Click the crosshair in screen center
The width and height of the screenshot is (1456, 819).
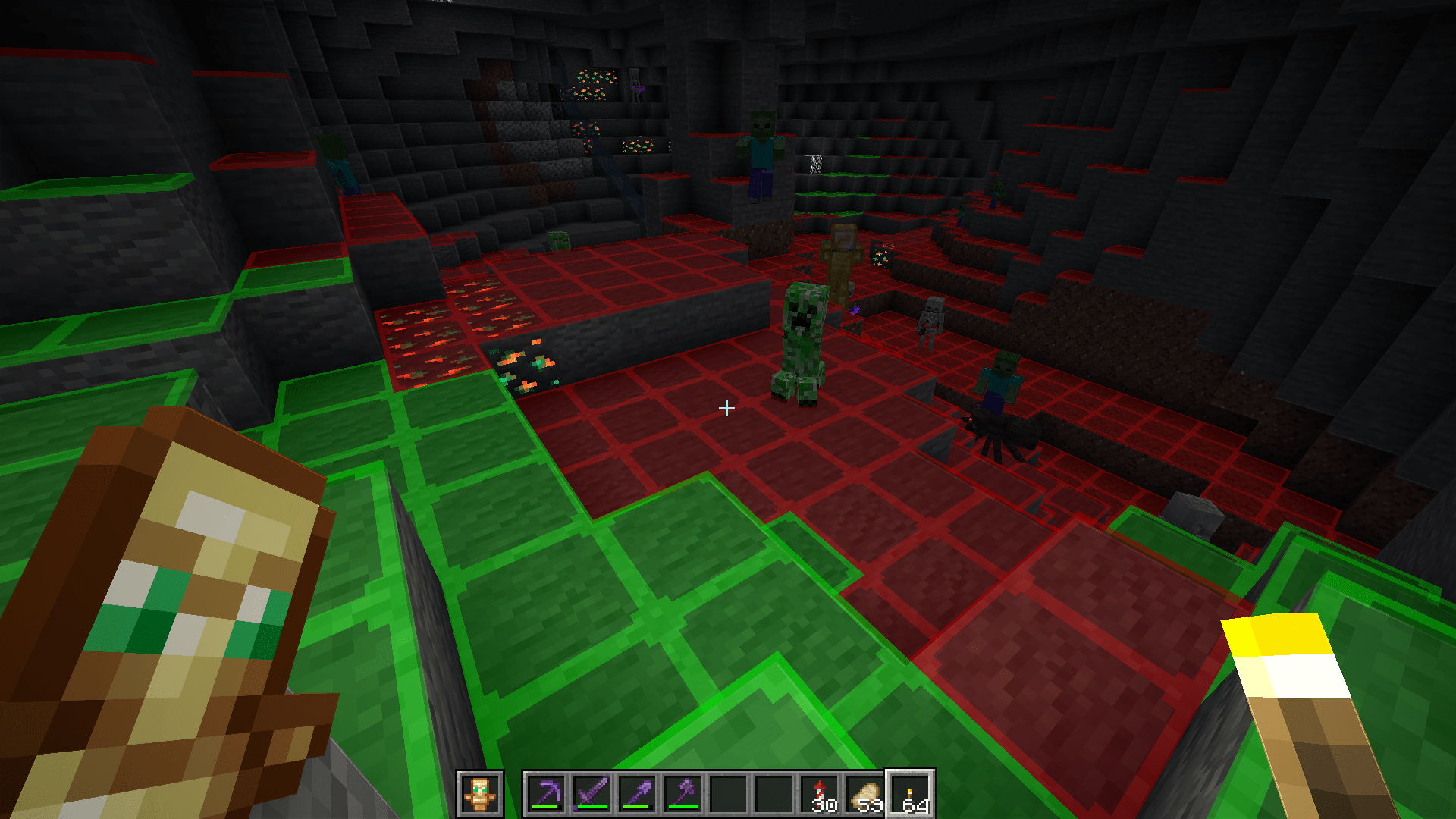pyautogui.click(x=728, y=409)
